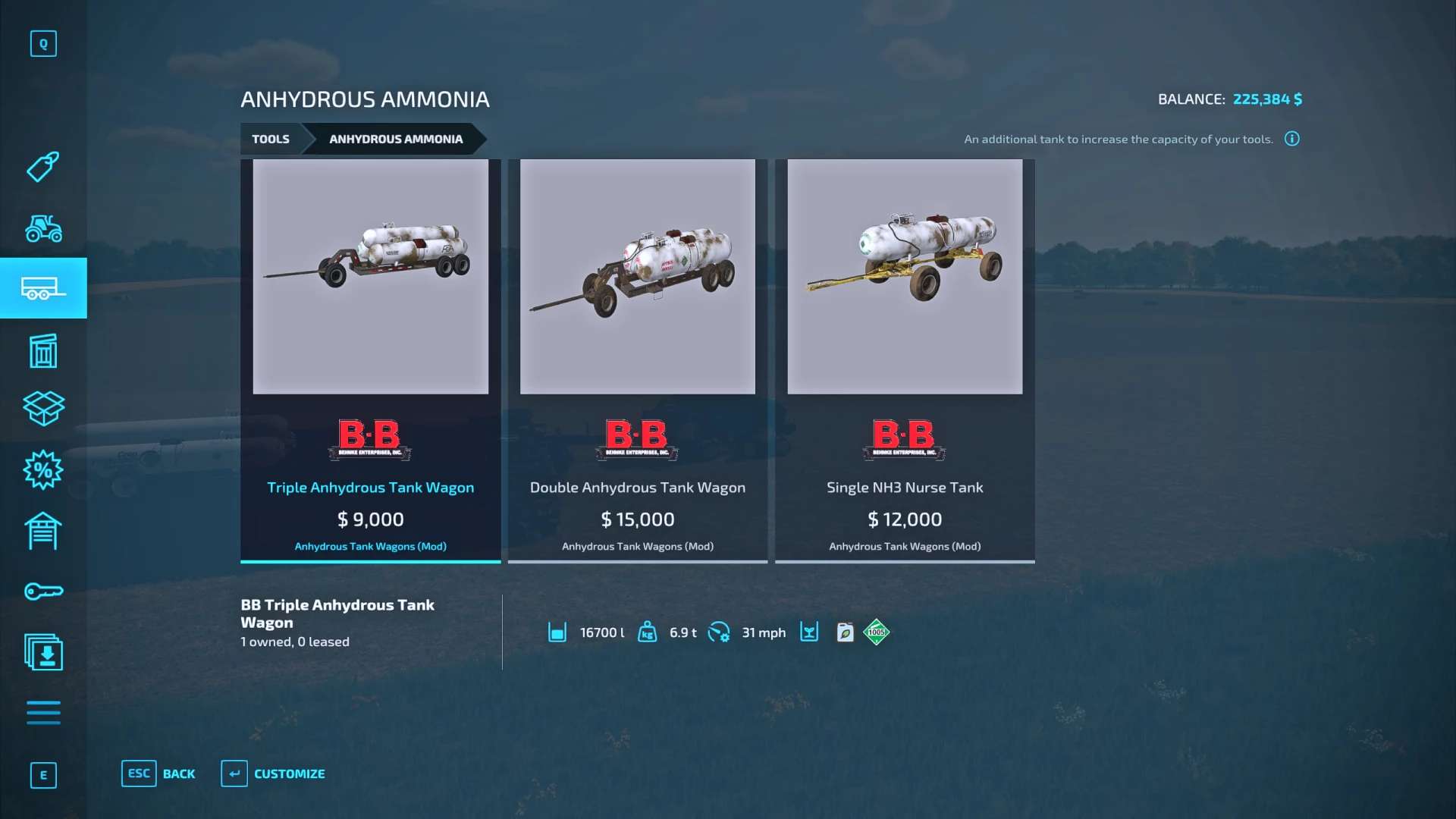Click the Anhydrous Ammonia breadcrumb tab
Image resolution: width=1456 pixels, height=819 pixels.
[395, 140]
